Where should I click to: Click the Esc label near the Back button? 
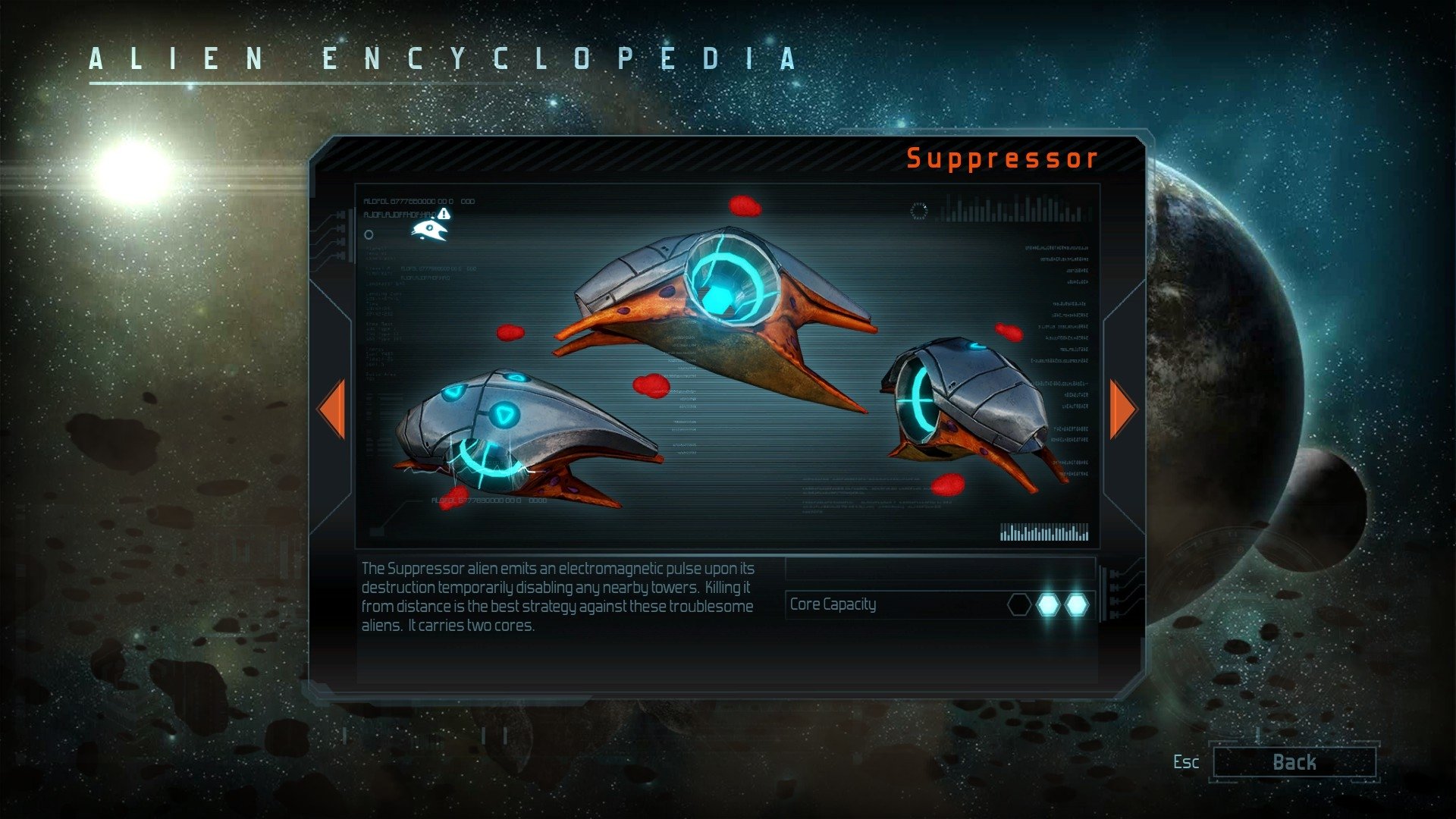point(1185,763)
